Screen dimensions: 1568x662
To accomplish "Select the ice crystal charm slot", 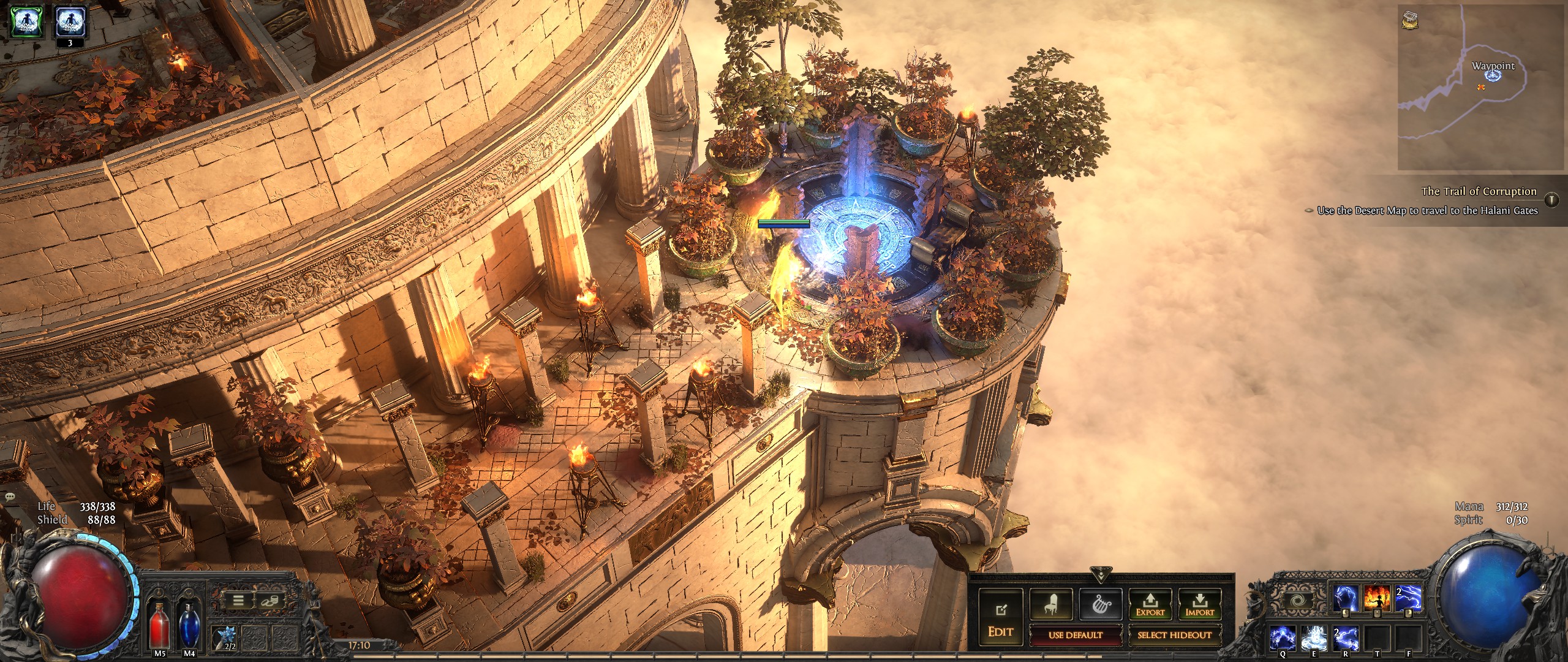I will (224, 637).
